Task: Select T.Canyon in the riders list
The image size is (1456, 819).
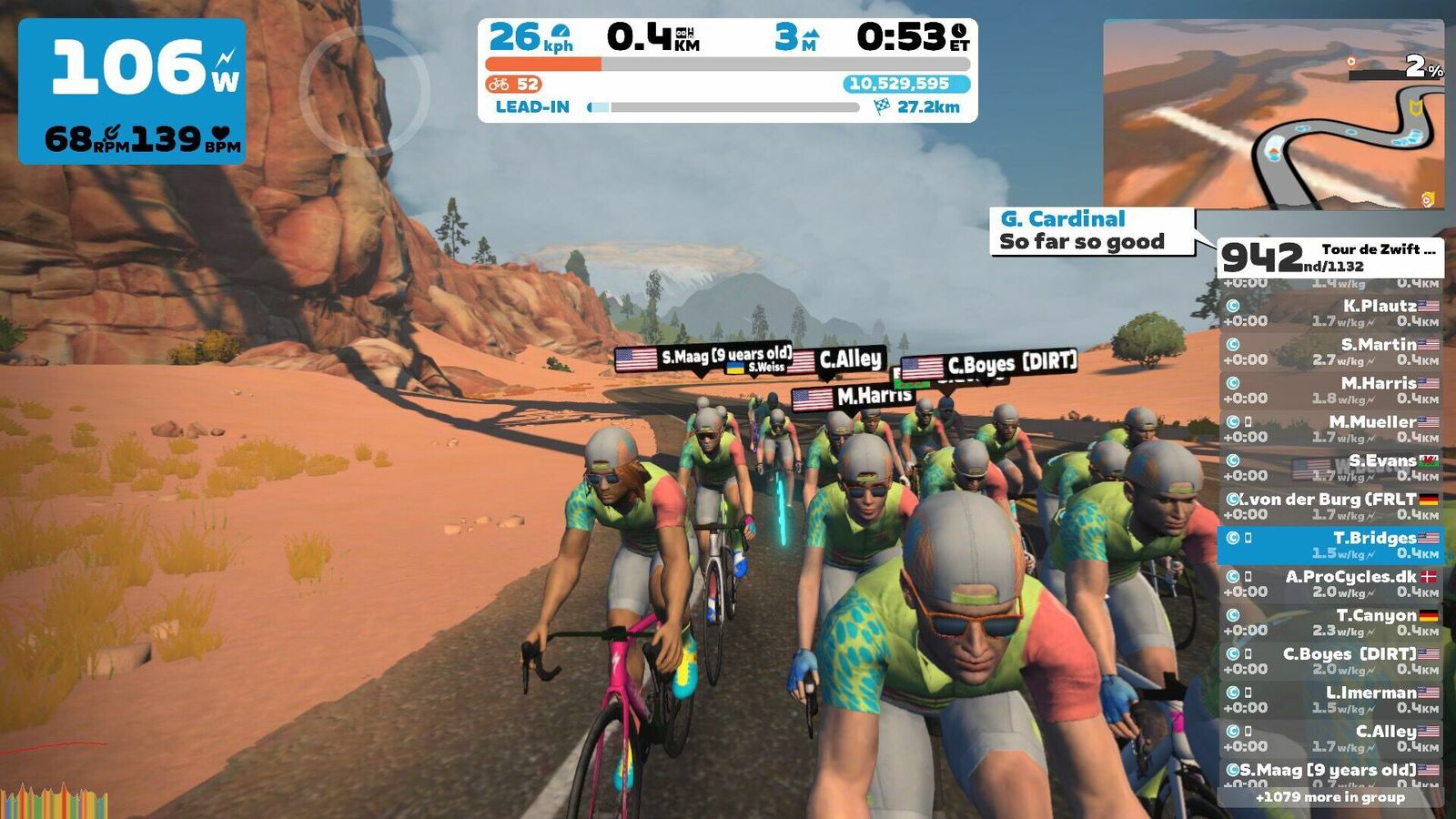Action: 1330,622
